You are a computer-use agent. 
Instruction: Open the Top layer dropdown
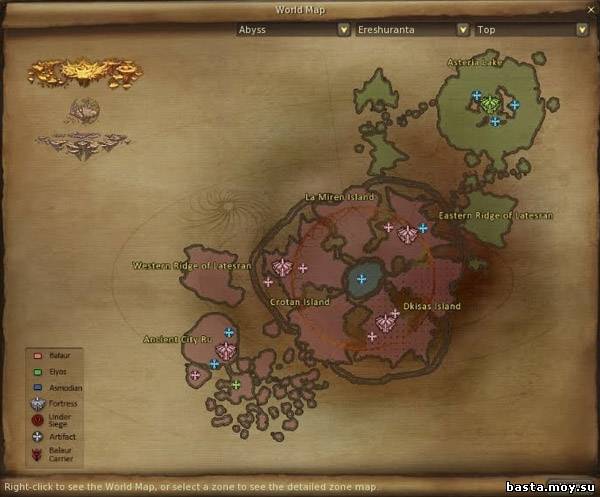coord(529,30)
